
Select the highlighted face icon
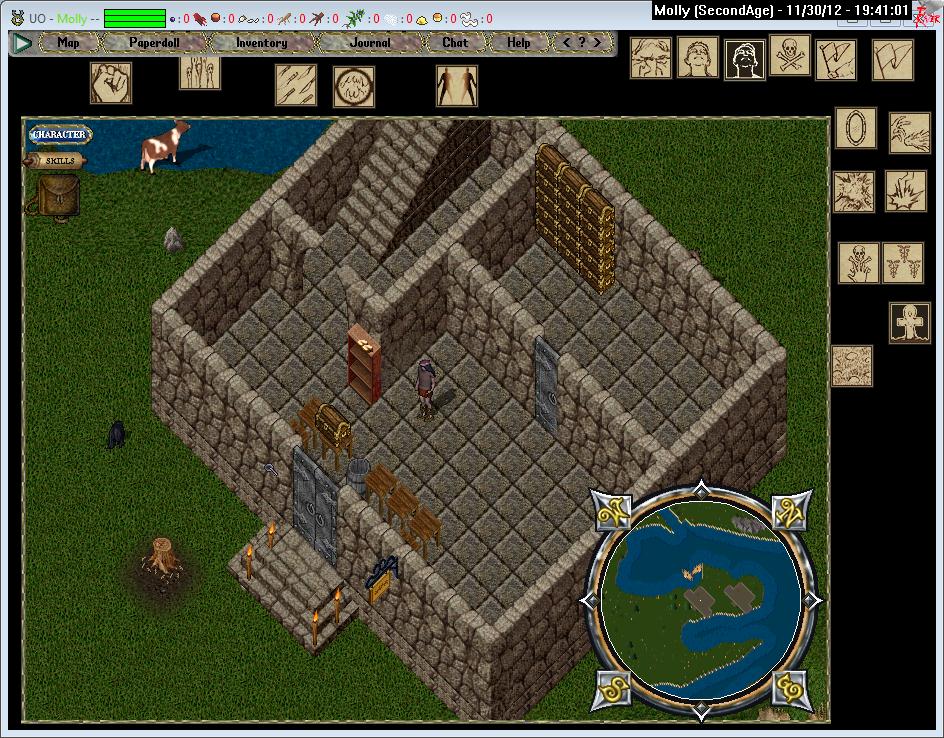tap(745, 59)
